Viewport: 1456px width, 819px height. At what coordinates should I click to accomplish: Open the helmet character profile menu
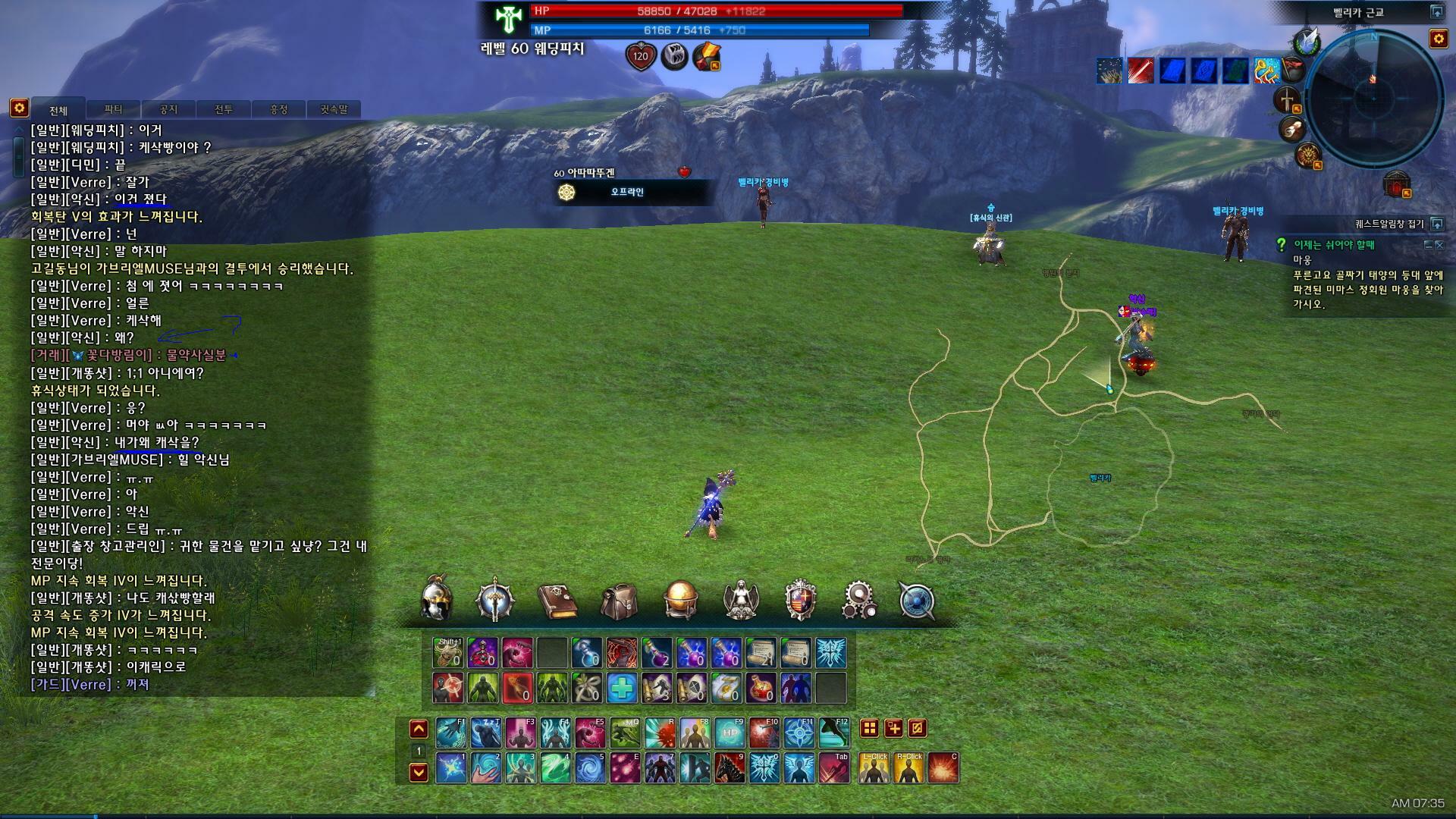437,600
